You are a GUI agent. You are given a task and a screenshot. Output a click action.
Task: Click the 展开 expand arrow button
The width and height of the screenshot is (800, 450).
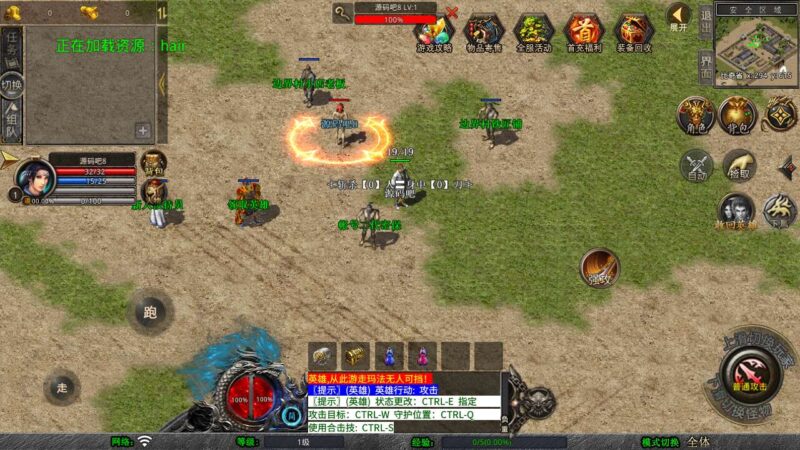point(679,16)
